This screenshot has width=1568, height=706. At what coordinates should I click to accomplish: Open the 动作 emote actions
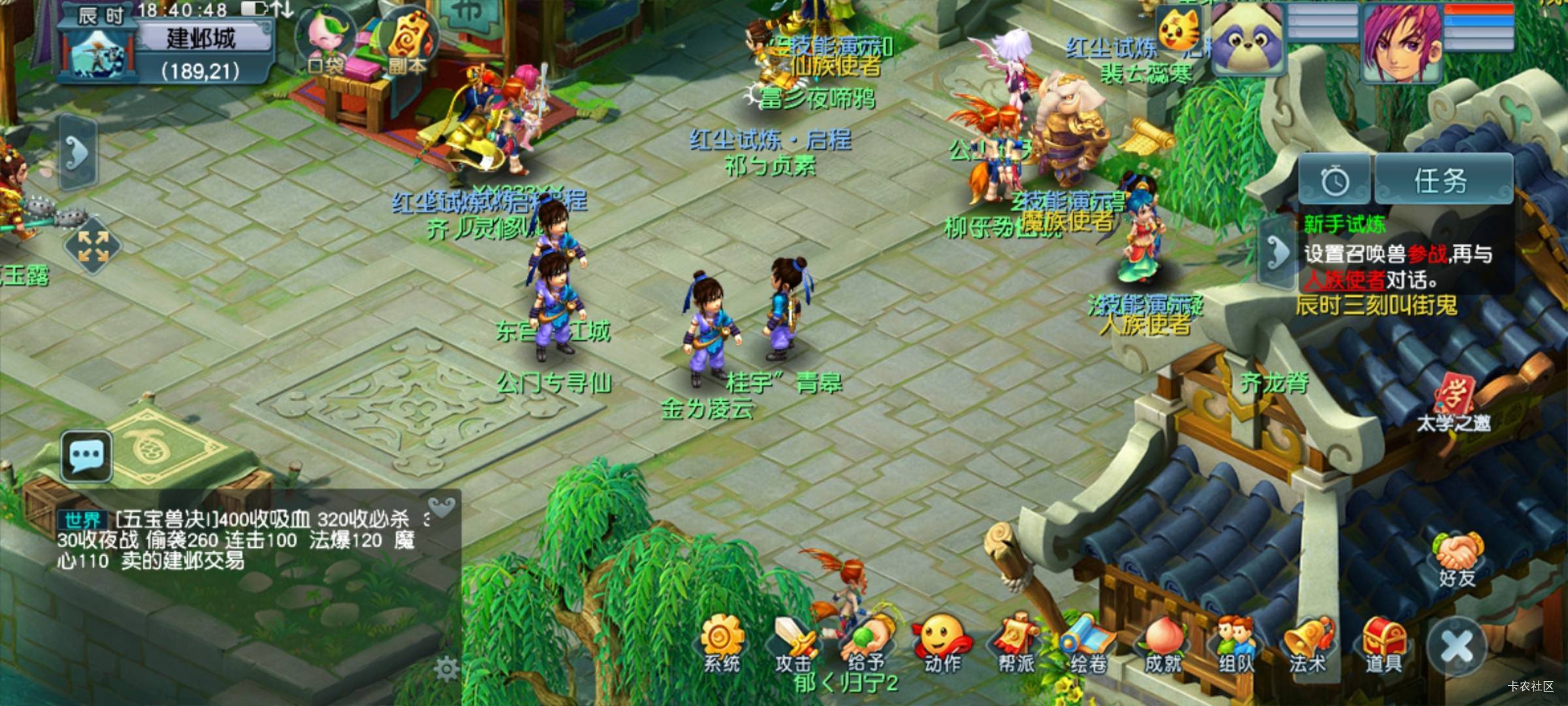coord(941,644)
